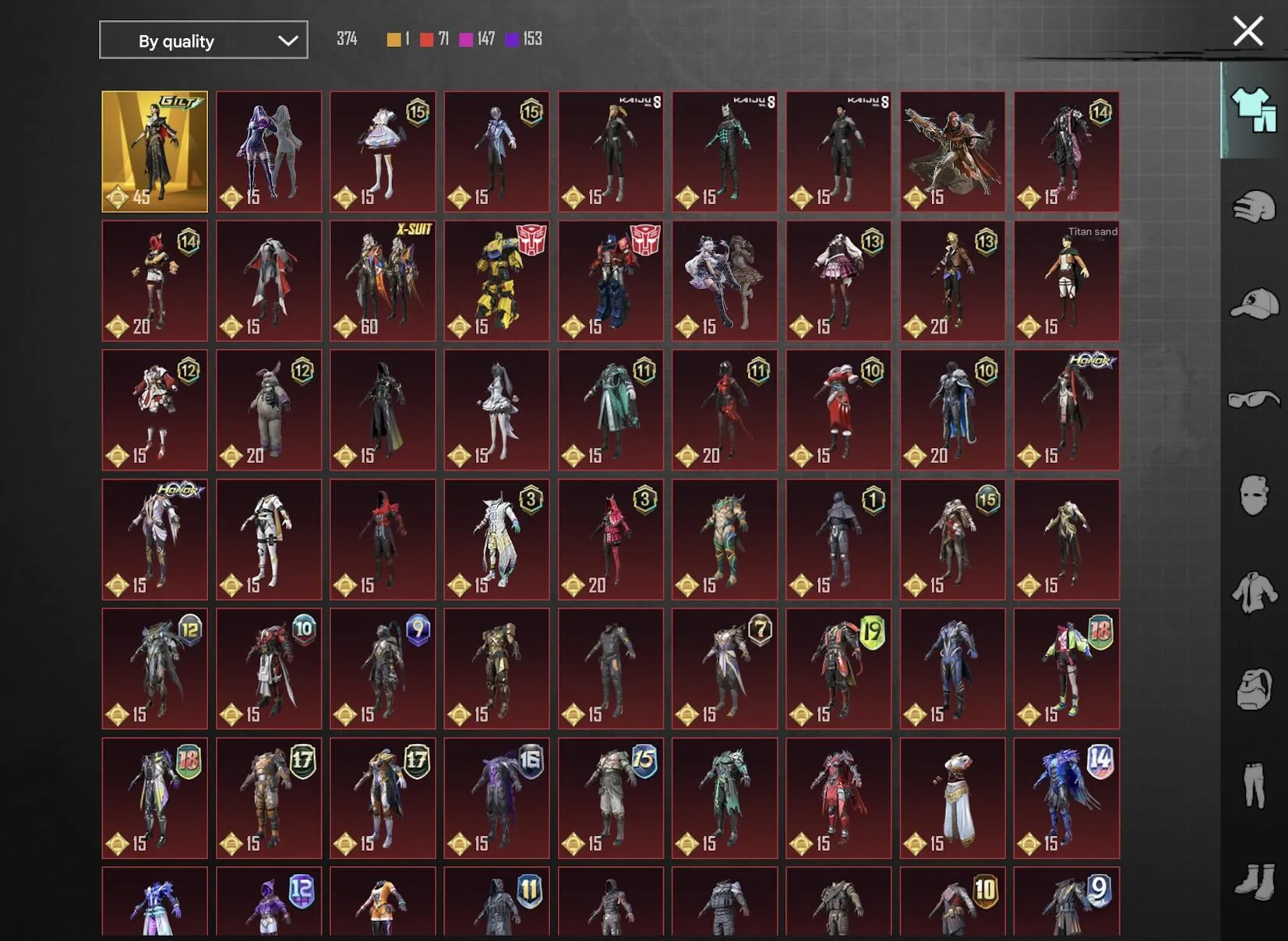Screen dimensions: 1288x941
Task: Open the By quality sorting dropdown
Action: click(x=203, y=40)
